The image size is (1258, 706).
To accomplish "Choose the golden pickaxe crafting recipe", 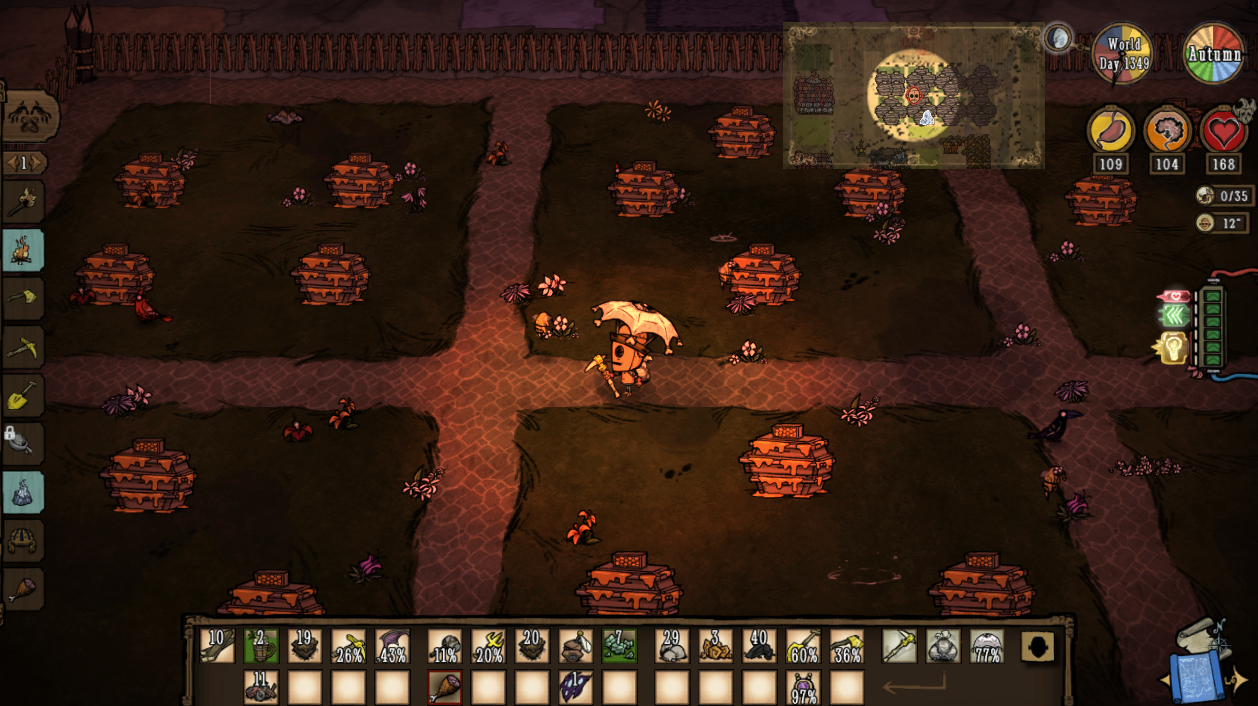I will (x=23, y=347).
